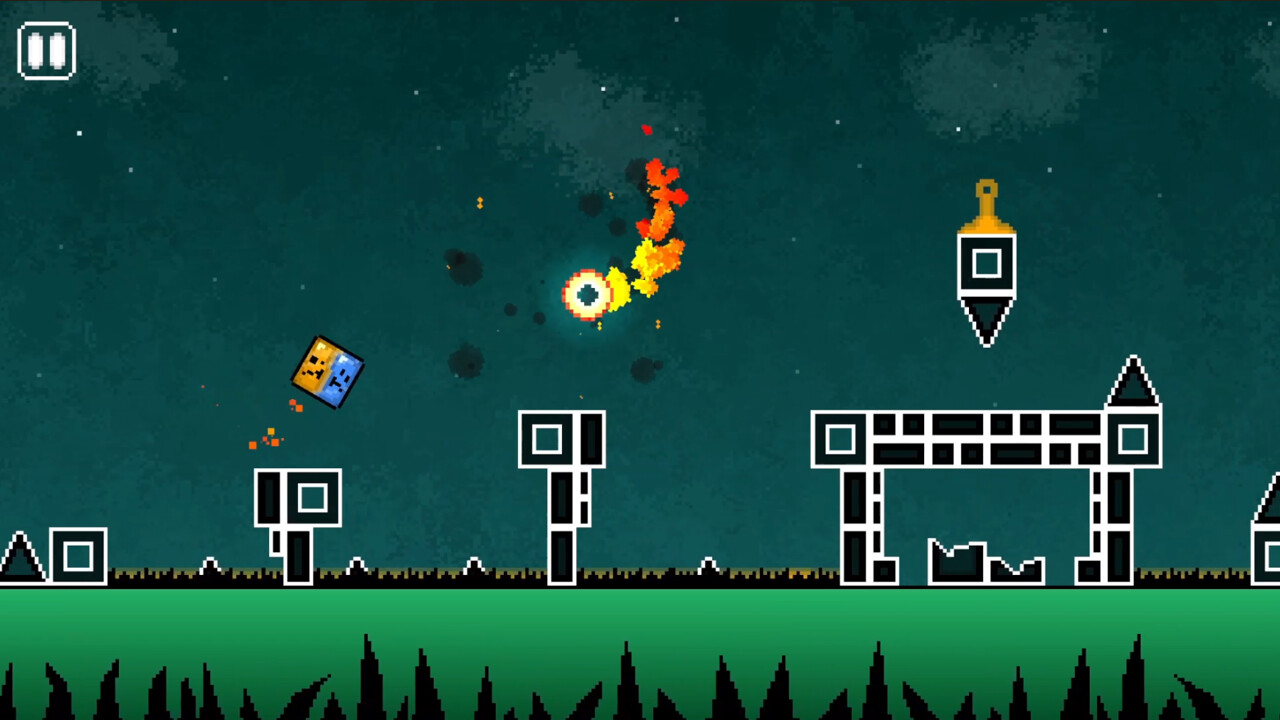Click the falling golden dagger hazard
Screen dimensions: 1280x720
coord(985,263)
